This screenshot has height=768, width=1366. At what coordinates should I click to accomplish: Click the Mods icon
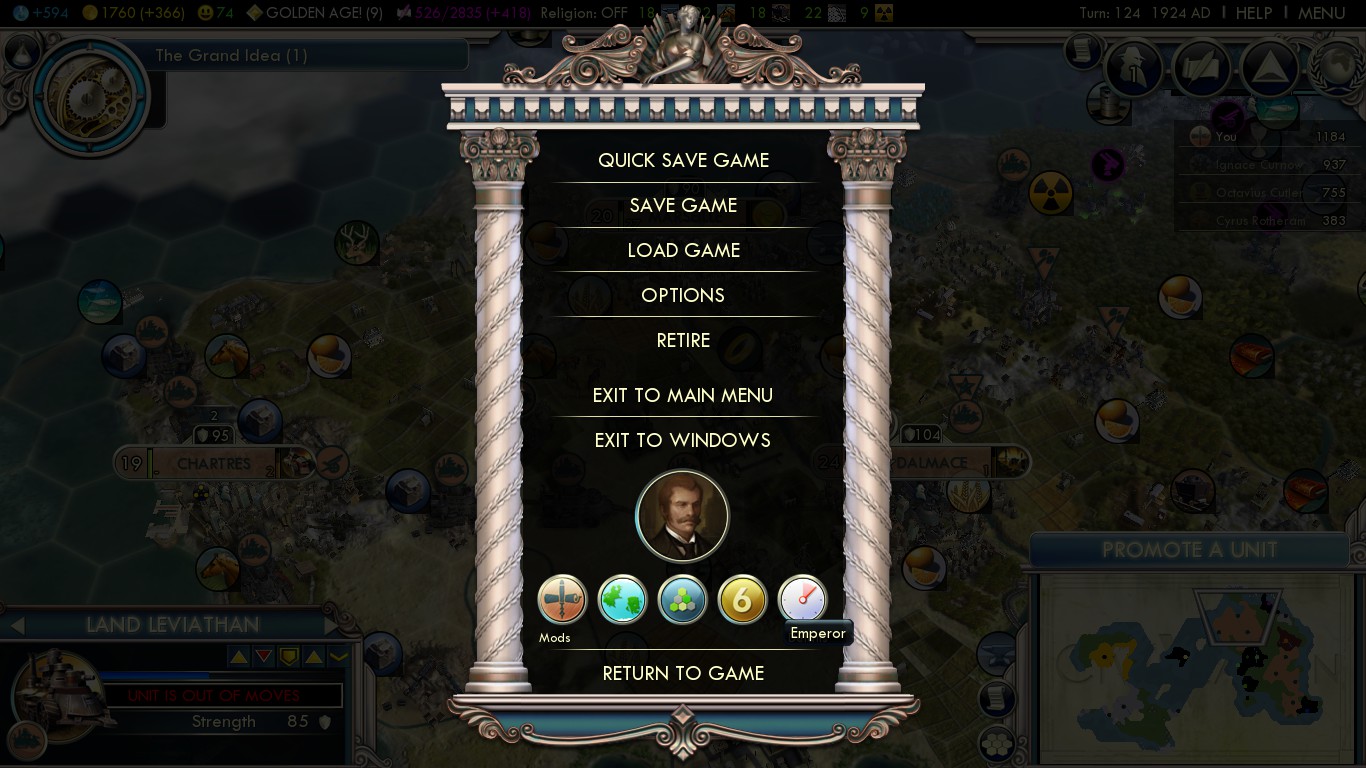[x=562, y=600]
